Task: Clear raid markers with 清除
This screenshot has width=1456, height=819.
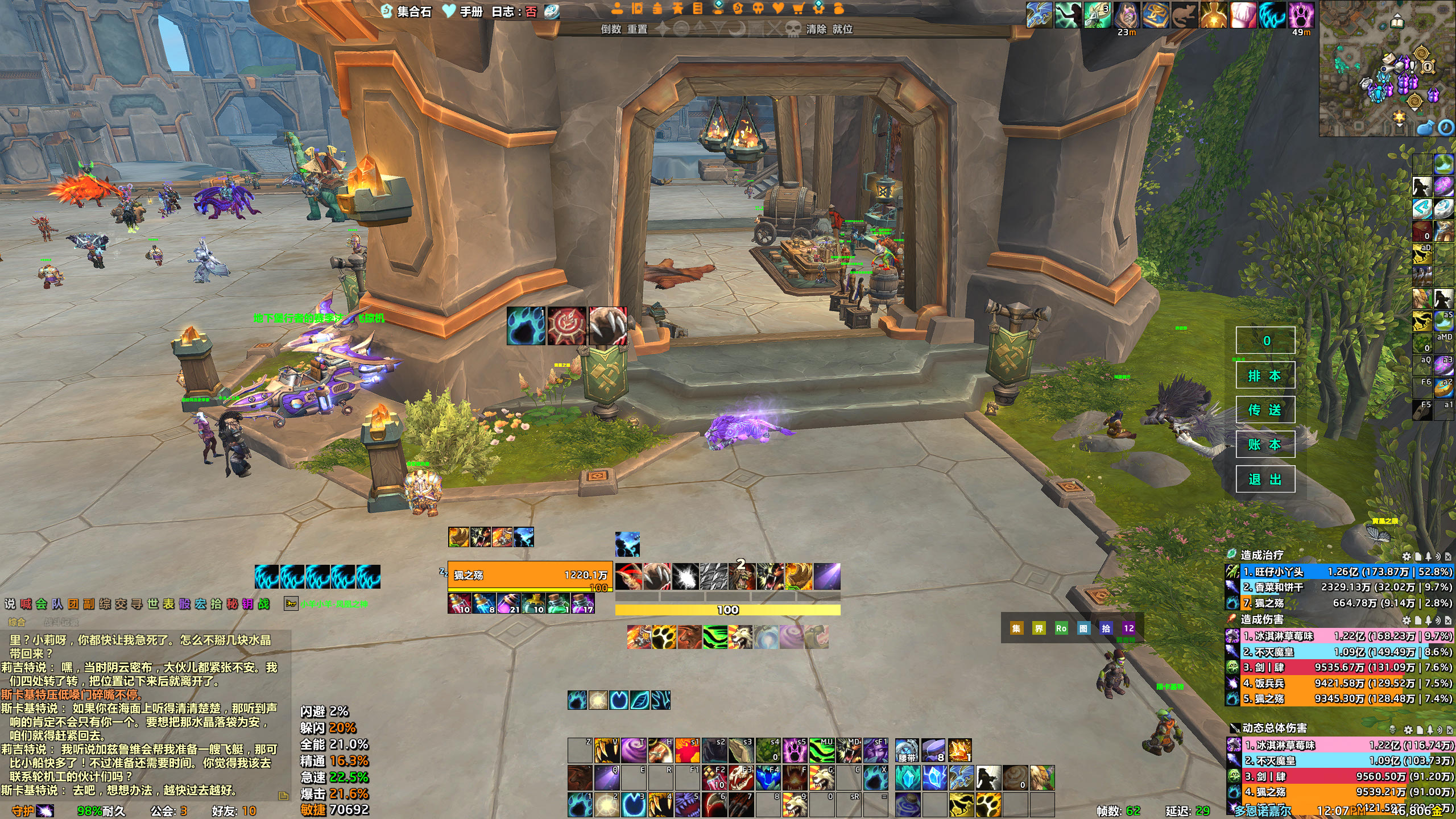Action: (816, 29)
